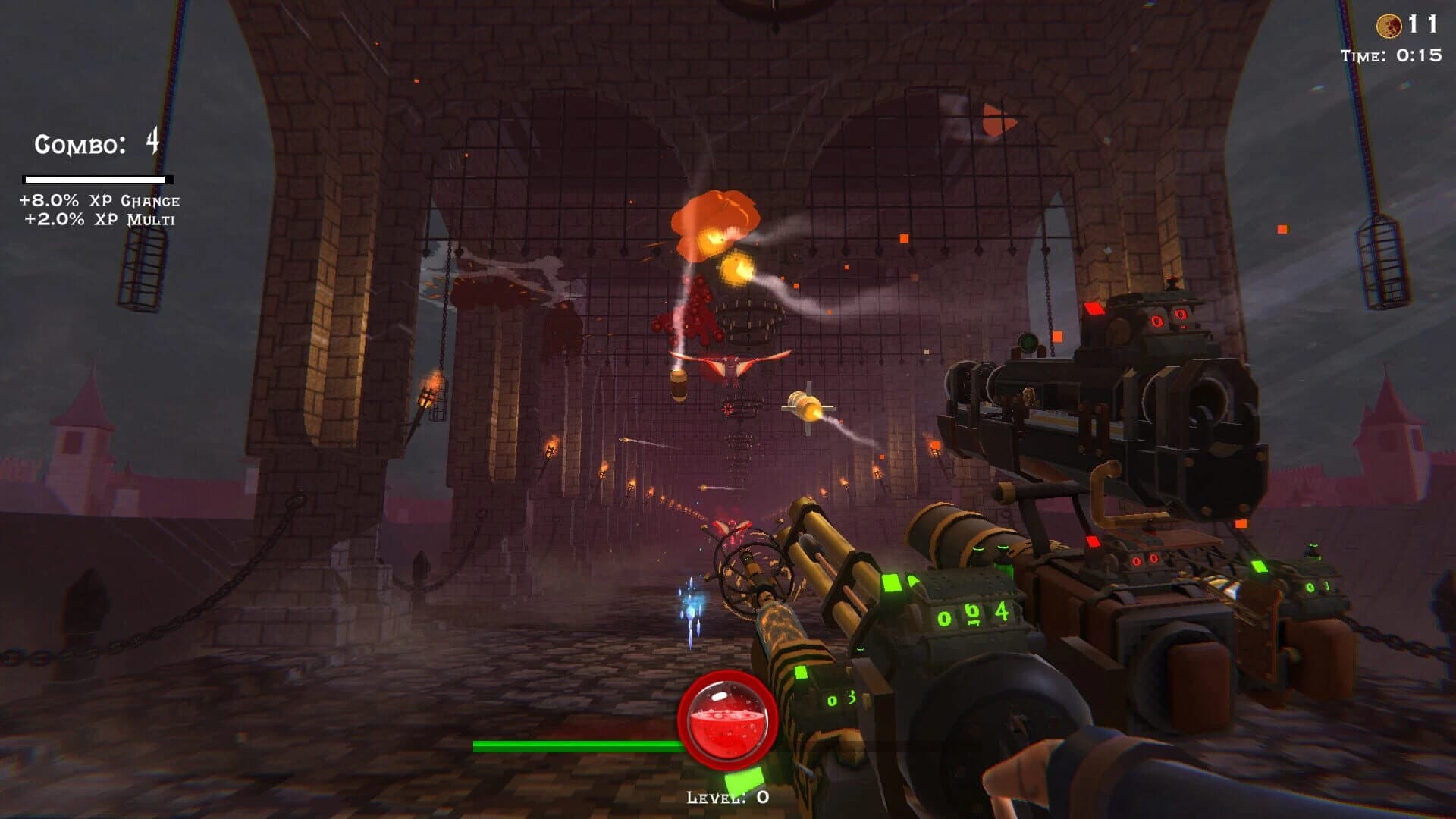Expand the Combo counter display
Viewport: 1456px width, 819px height.
coord(95,143)
